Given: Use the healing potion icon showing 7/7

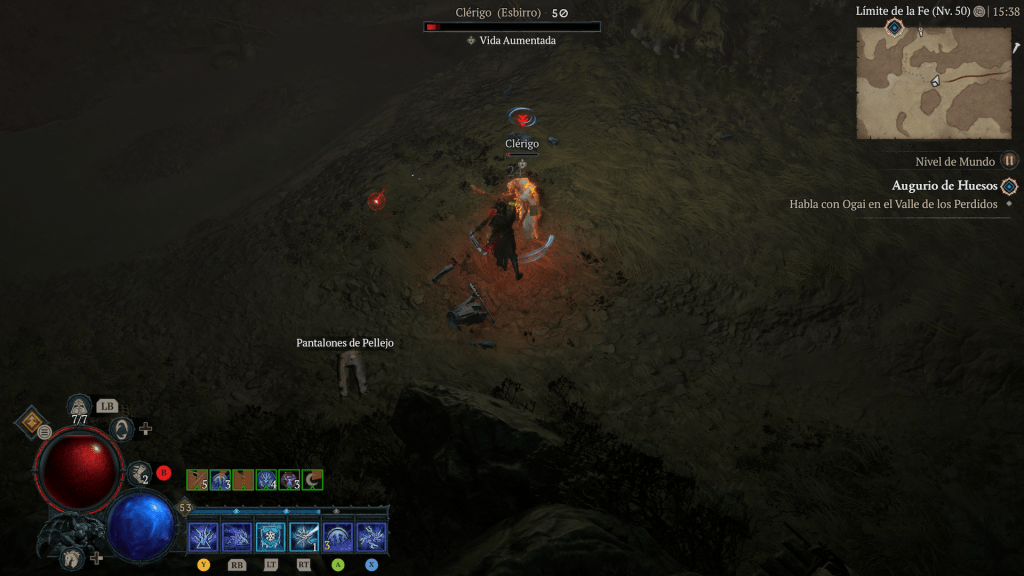Looking at the screenshot, I should pyautogui.click(x=79, y=405).
